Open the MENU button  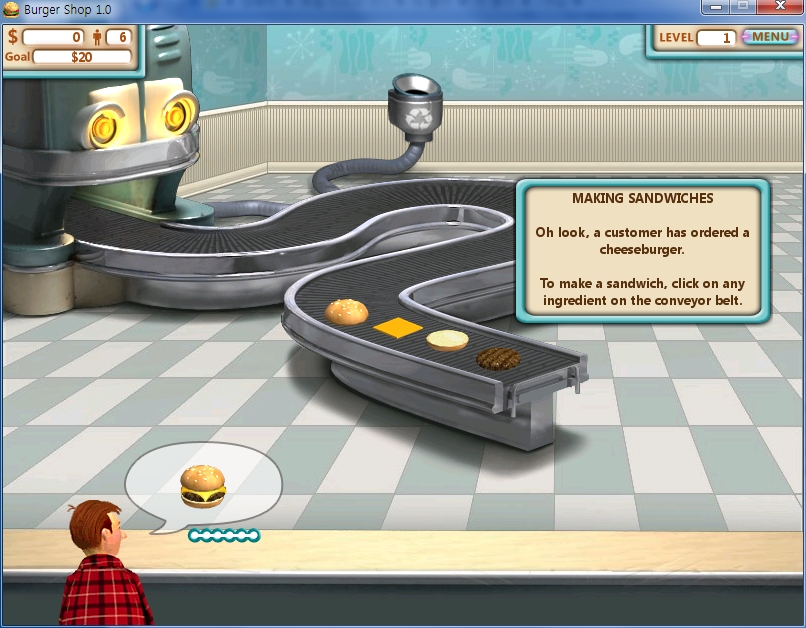coord(770,37)
